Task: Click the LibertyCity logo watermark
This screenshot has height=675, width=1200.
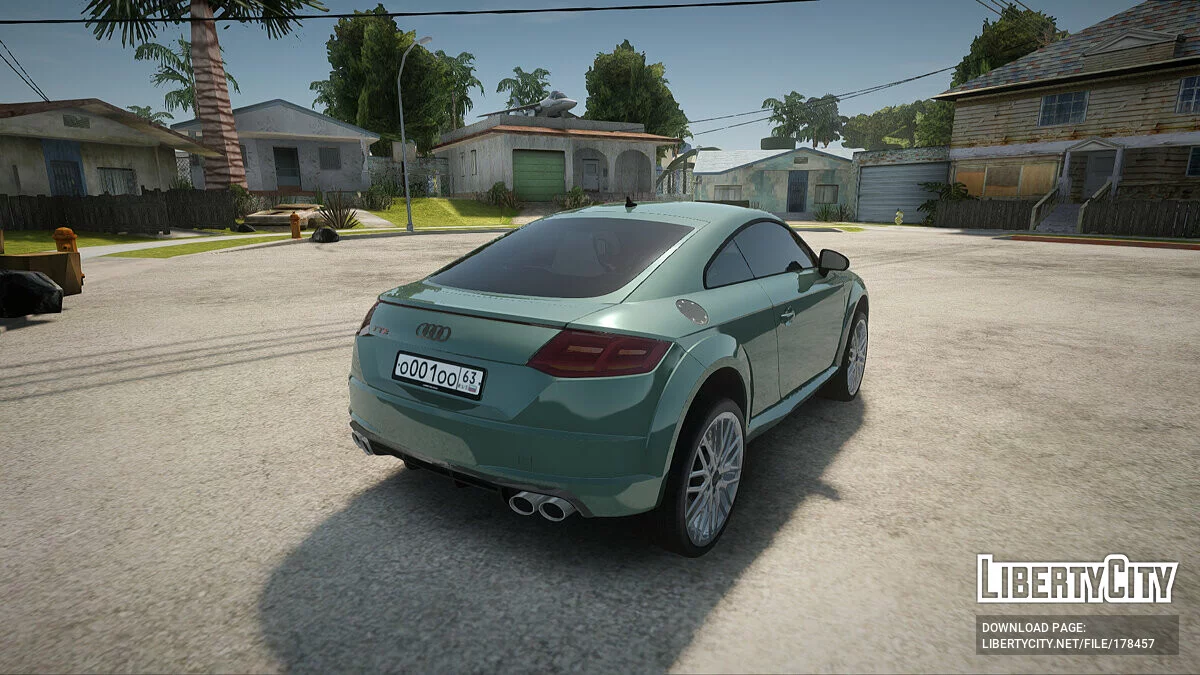Action: (x=1076, y=579)
